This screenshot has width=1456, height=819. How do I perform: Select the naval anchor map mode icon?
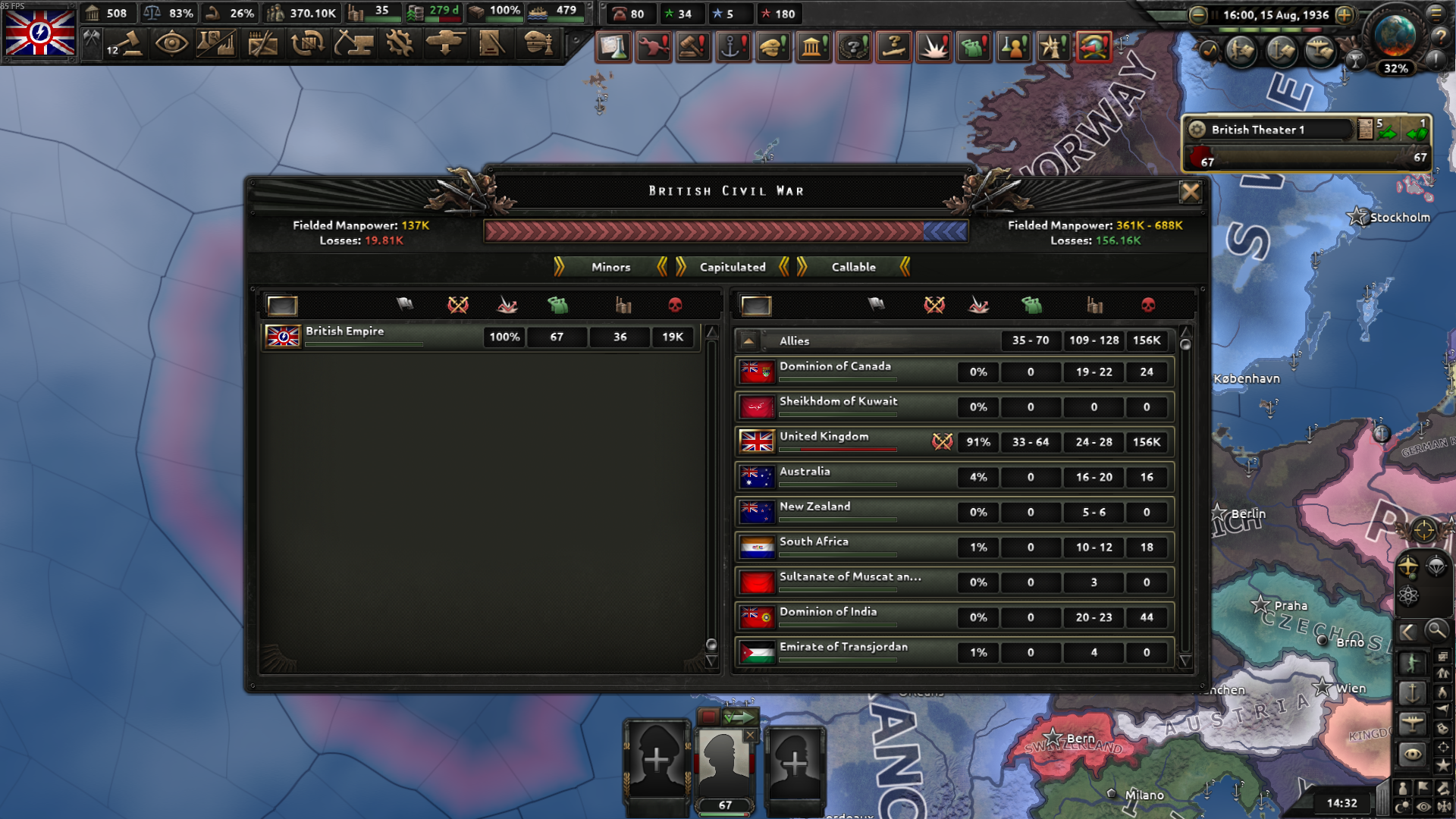[x=1412, y=694]
